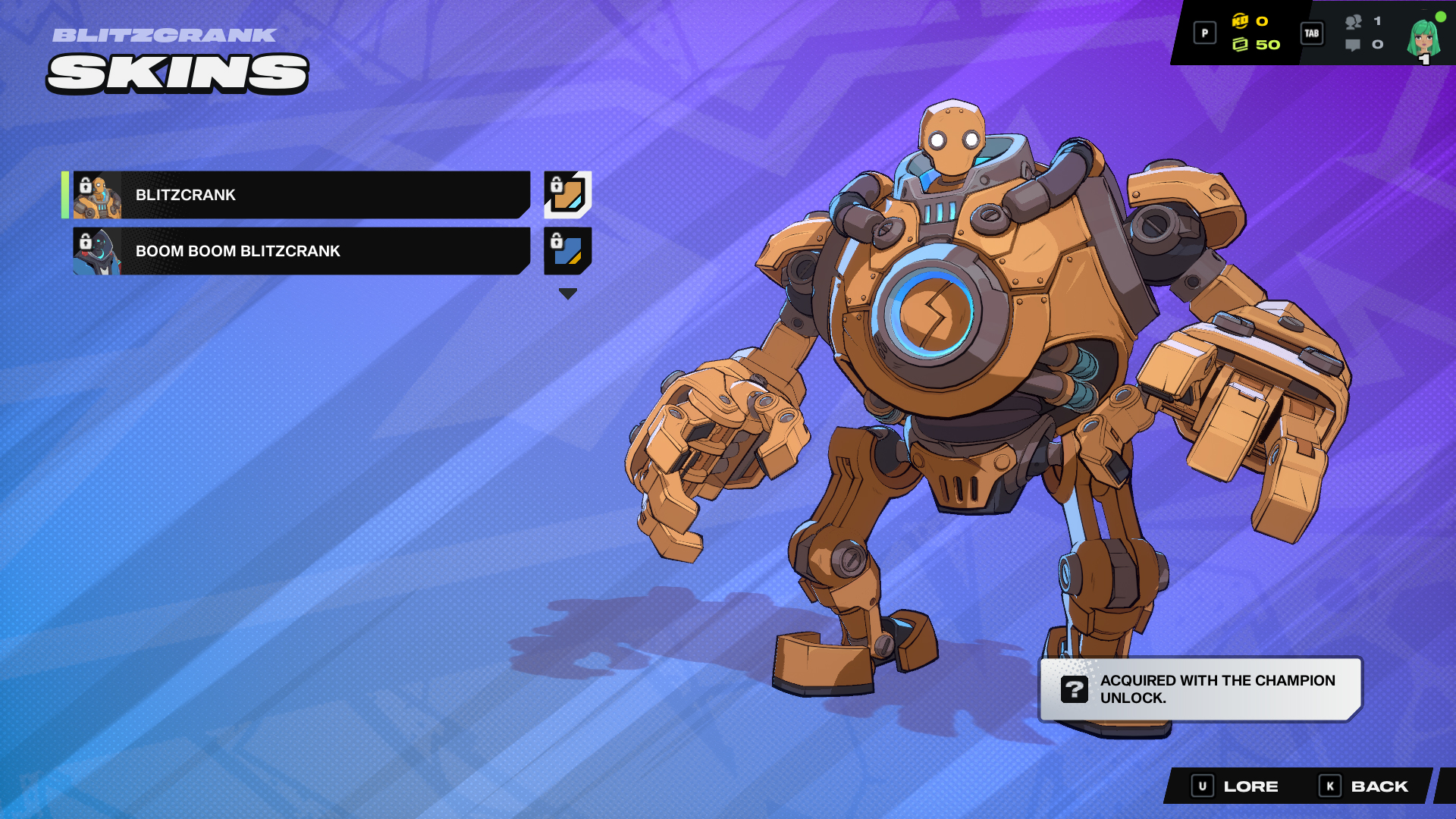This screenshot has width=1456, height=819.
Task: Click the question mark help icon
Action: click(1074, 691)
